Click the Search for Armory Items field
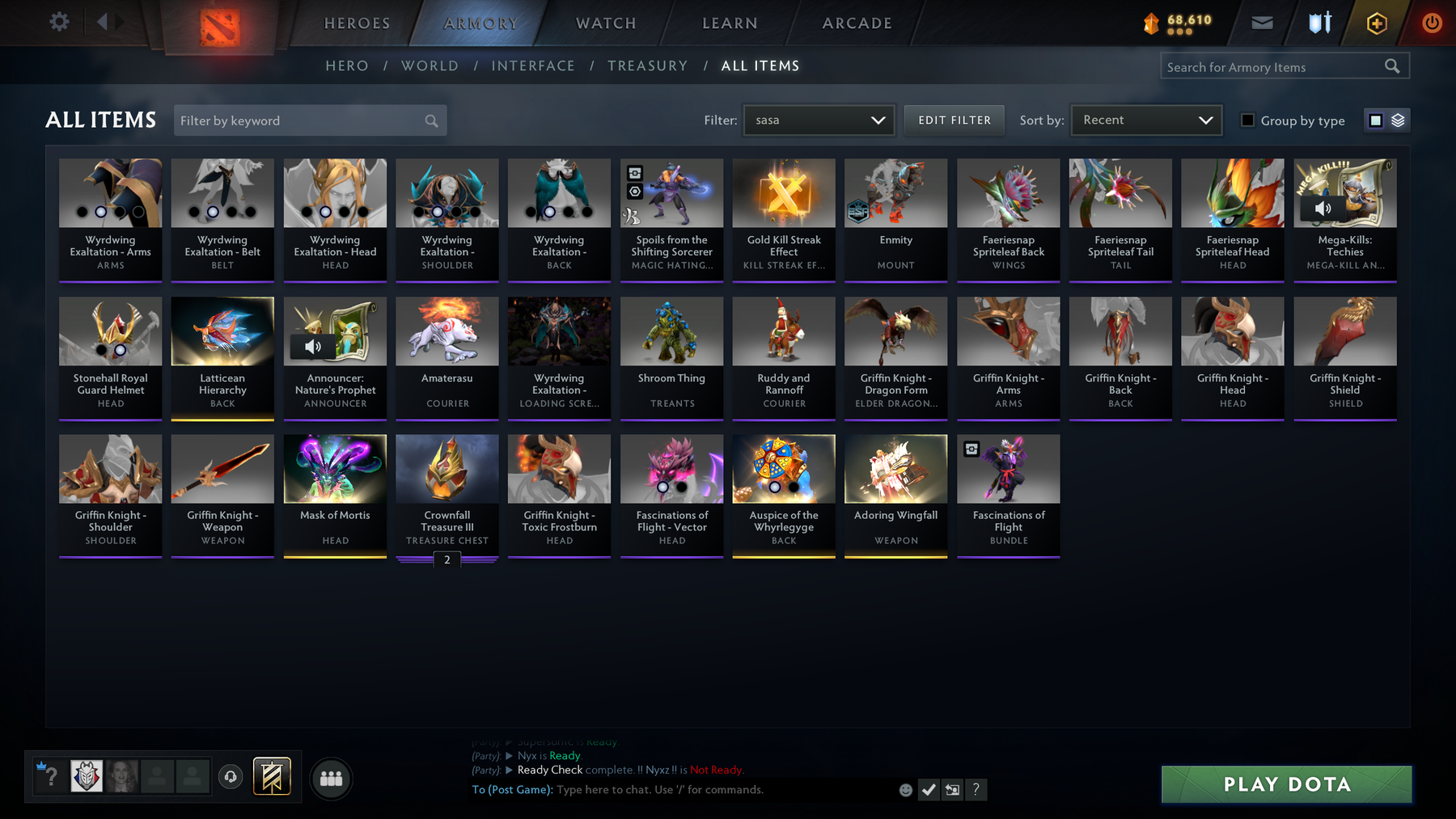 click(x=1272, y=67)
